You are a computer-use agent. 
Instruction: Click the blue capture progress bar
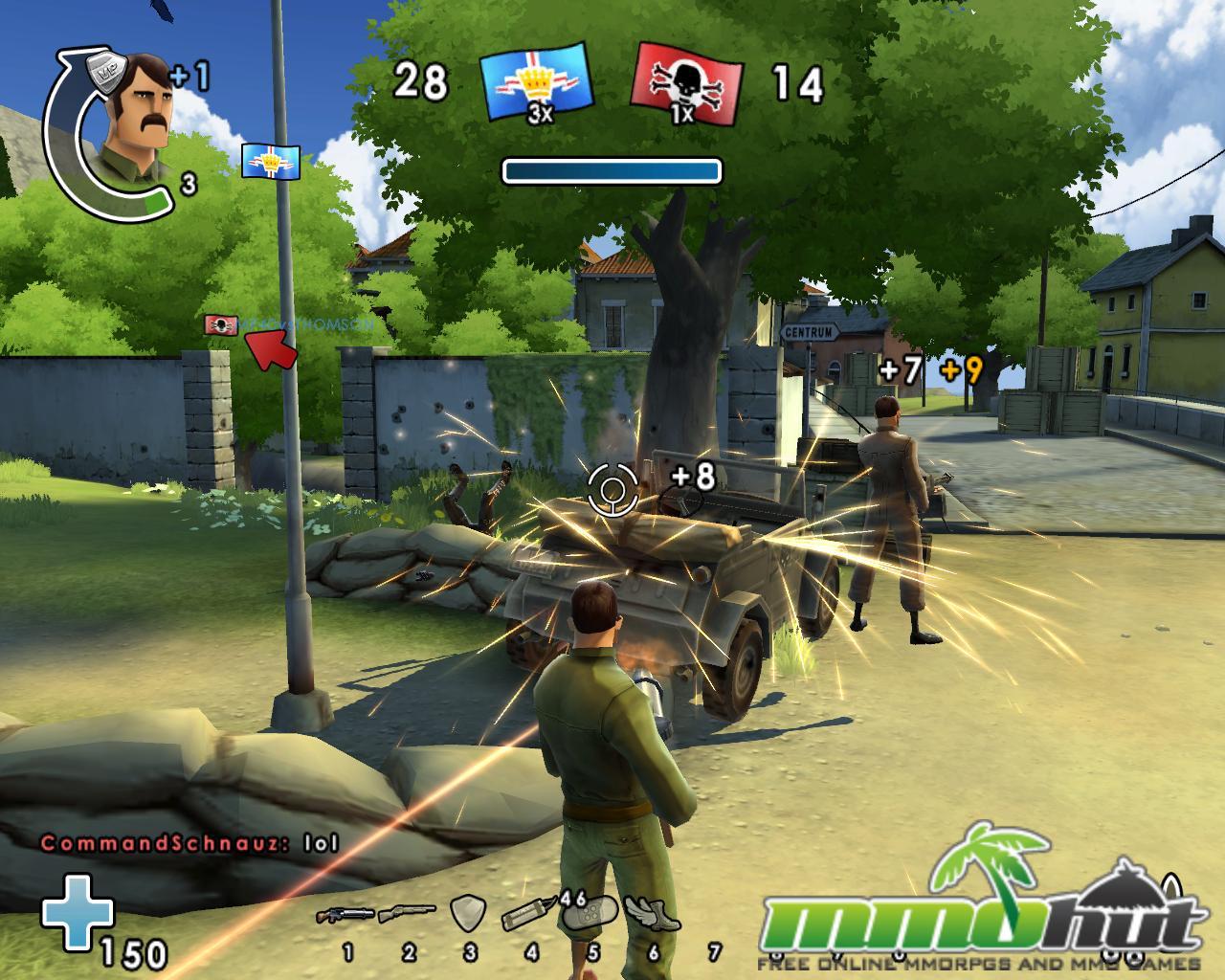(x=612, y=170)
